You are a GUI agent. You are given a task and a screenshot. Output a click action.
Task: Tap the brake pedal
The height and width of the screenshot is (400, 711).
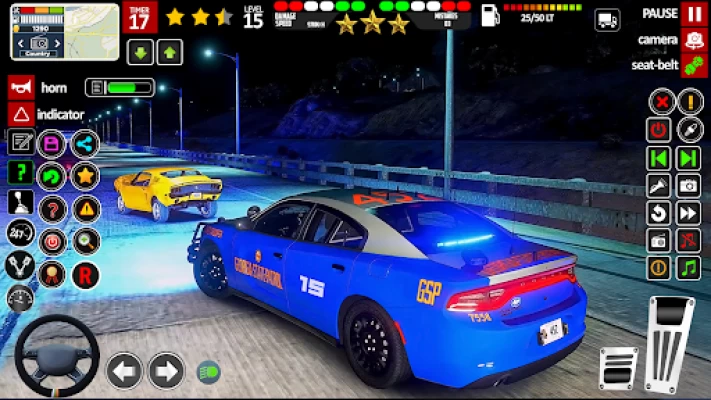click(x=618, y=368)
